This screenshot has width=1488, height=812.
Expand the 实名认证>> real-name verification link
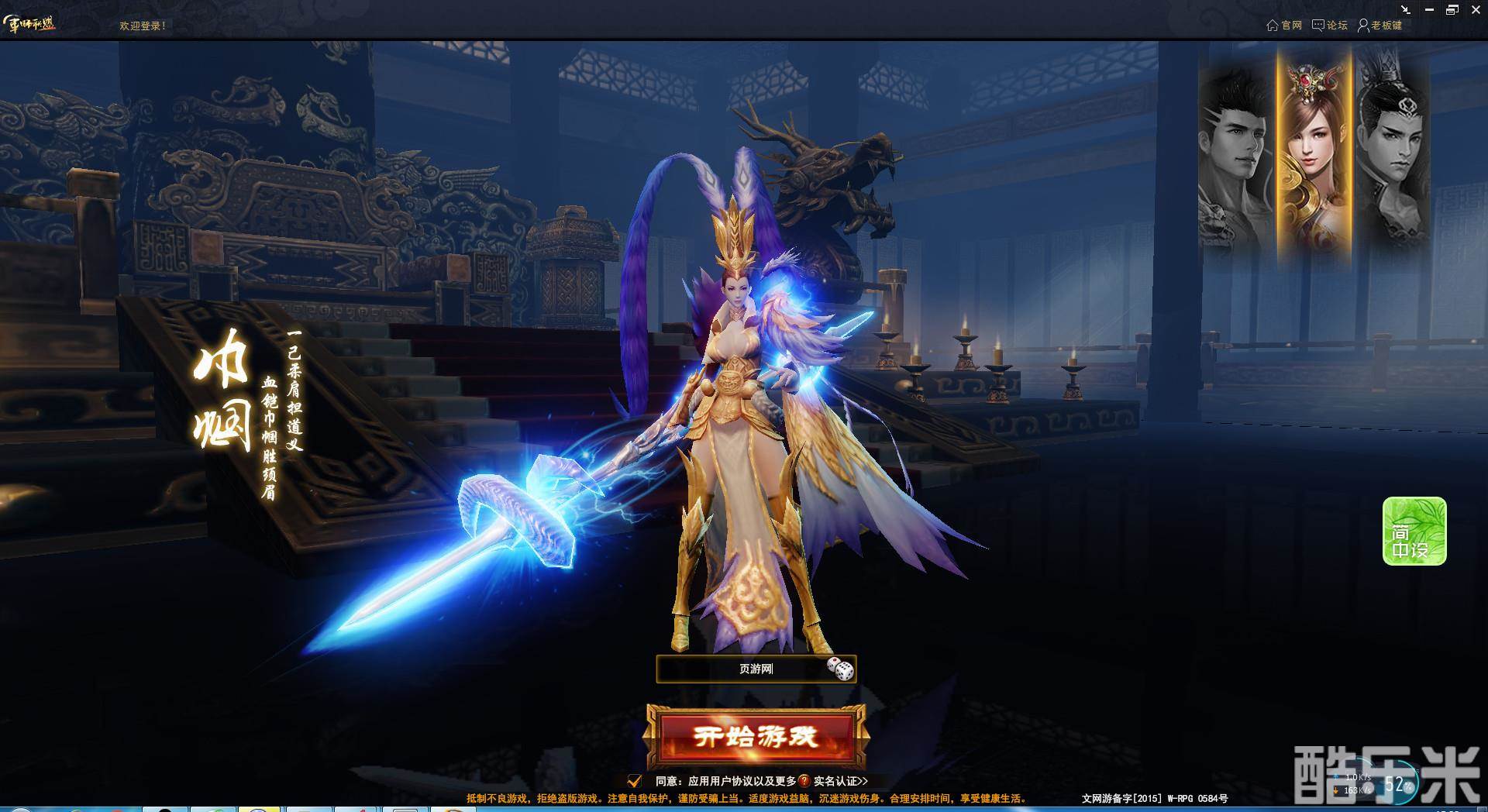point(843,781)
